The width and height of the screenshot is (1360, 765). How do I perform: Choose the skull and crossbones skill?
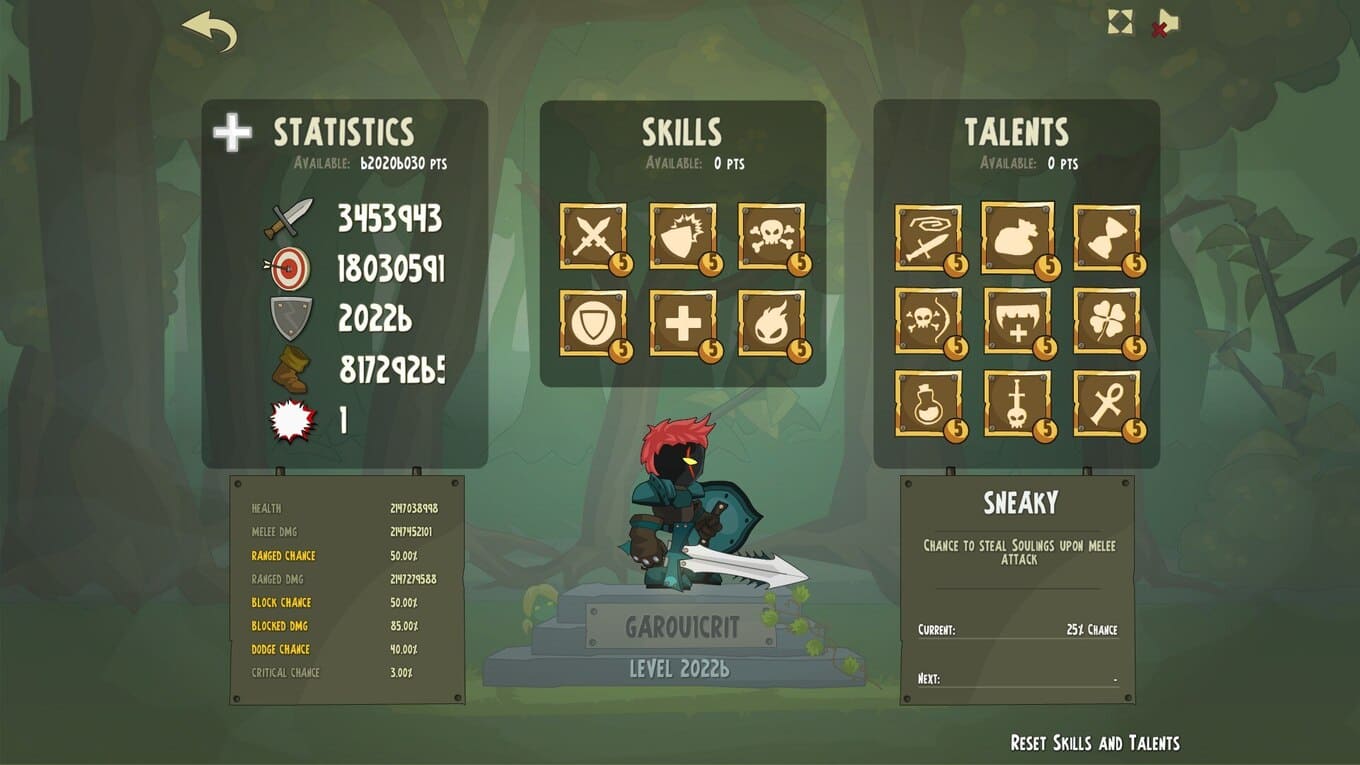771,237
